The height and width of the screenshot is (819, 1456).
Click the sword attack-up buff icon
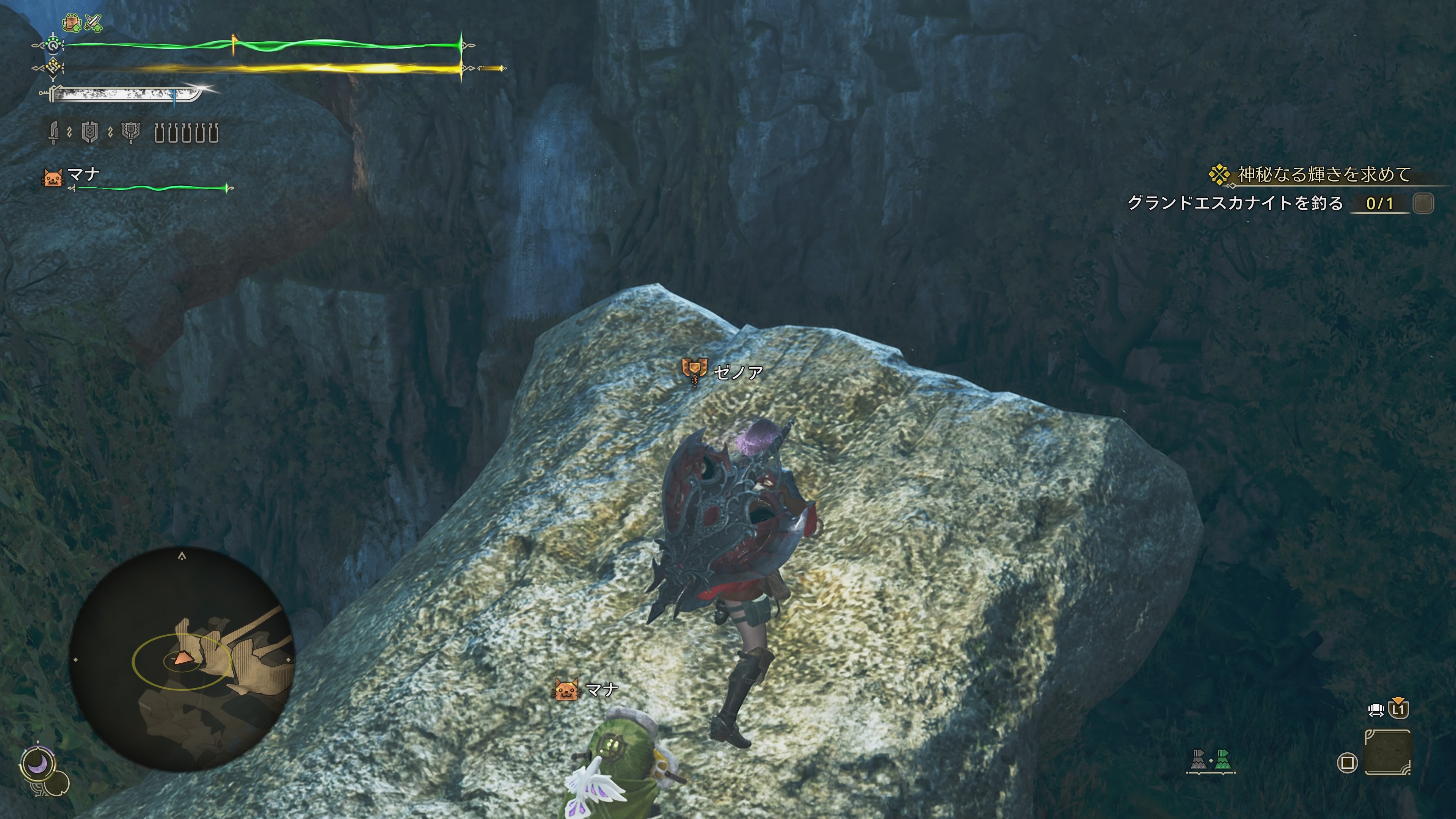point(94,23)
